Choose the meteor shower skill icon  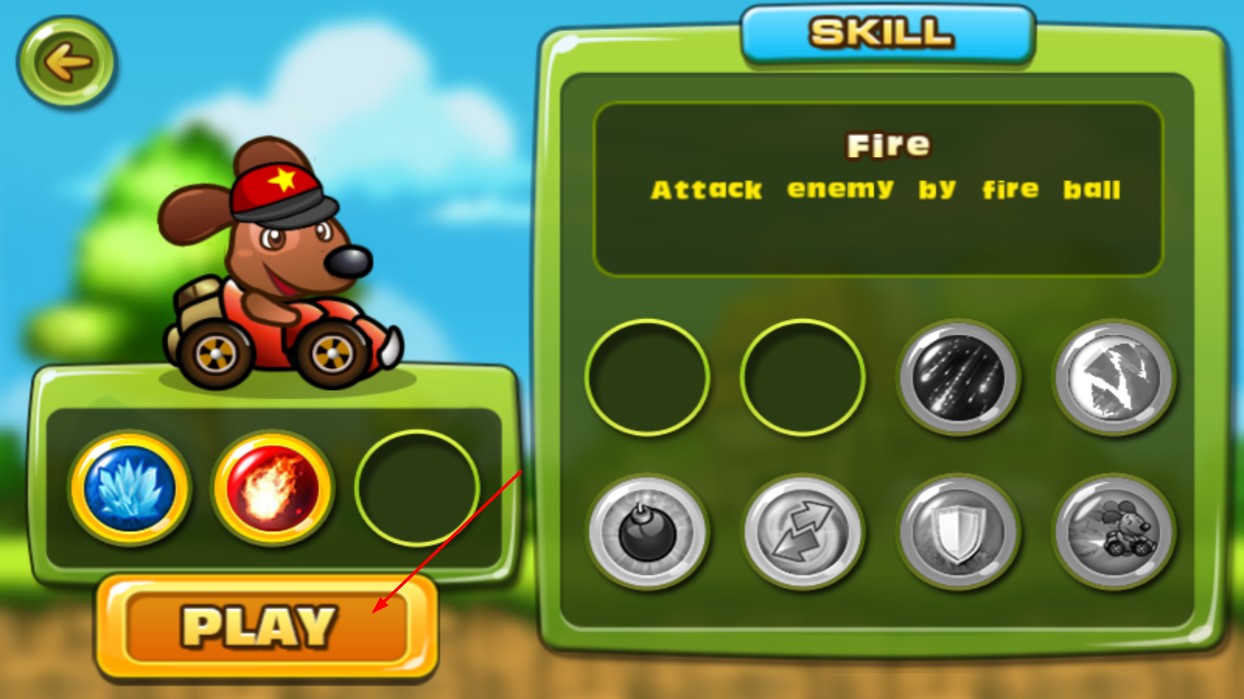958,378
